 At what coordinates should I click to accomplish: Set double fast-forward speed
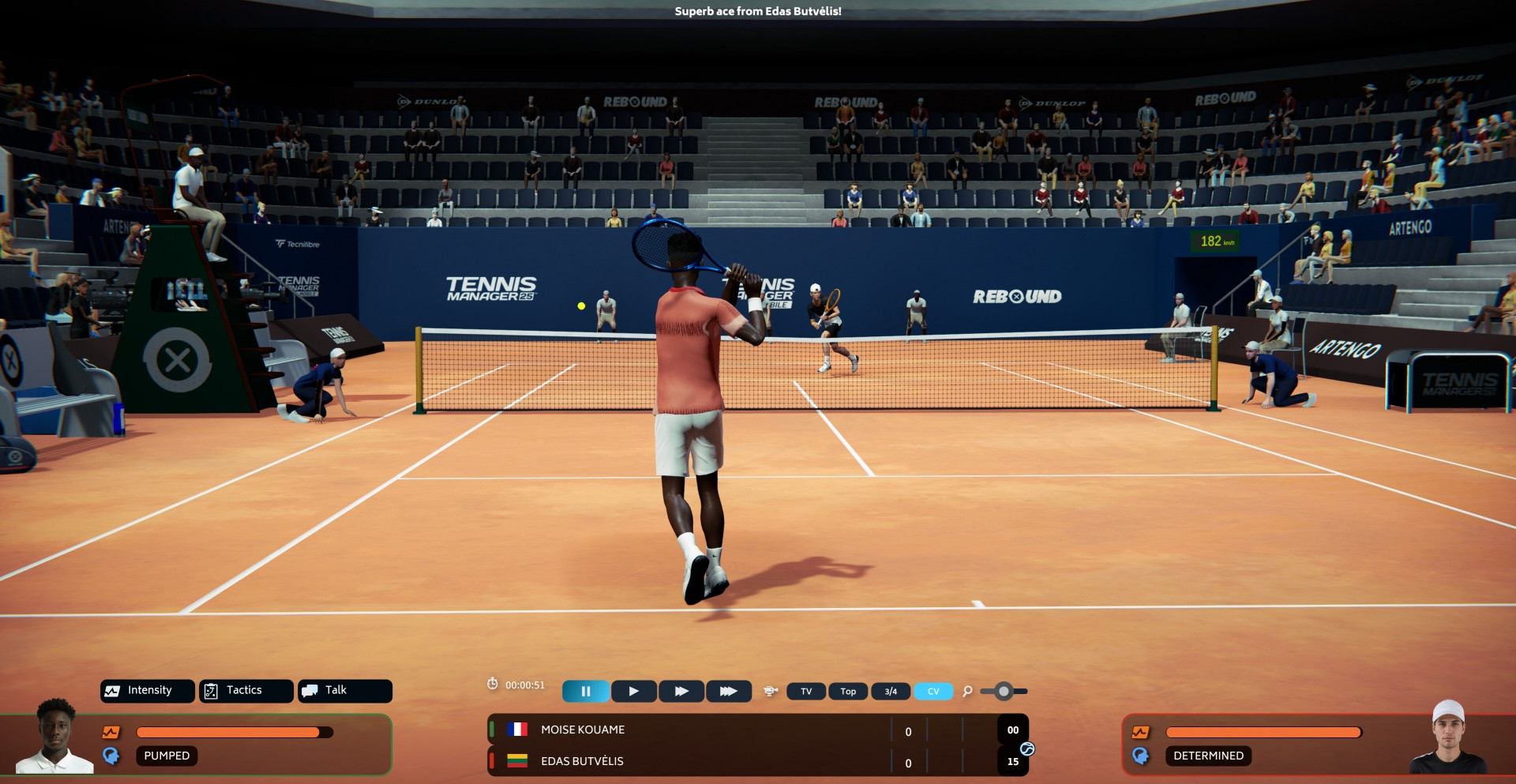(681, 692)
